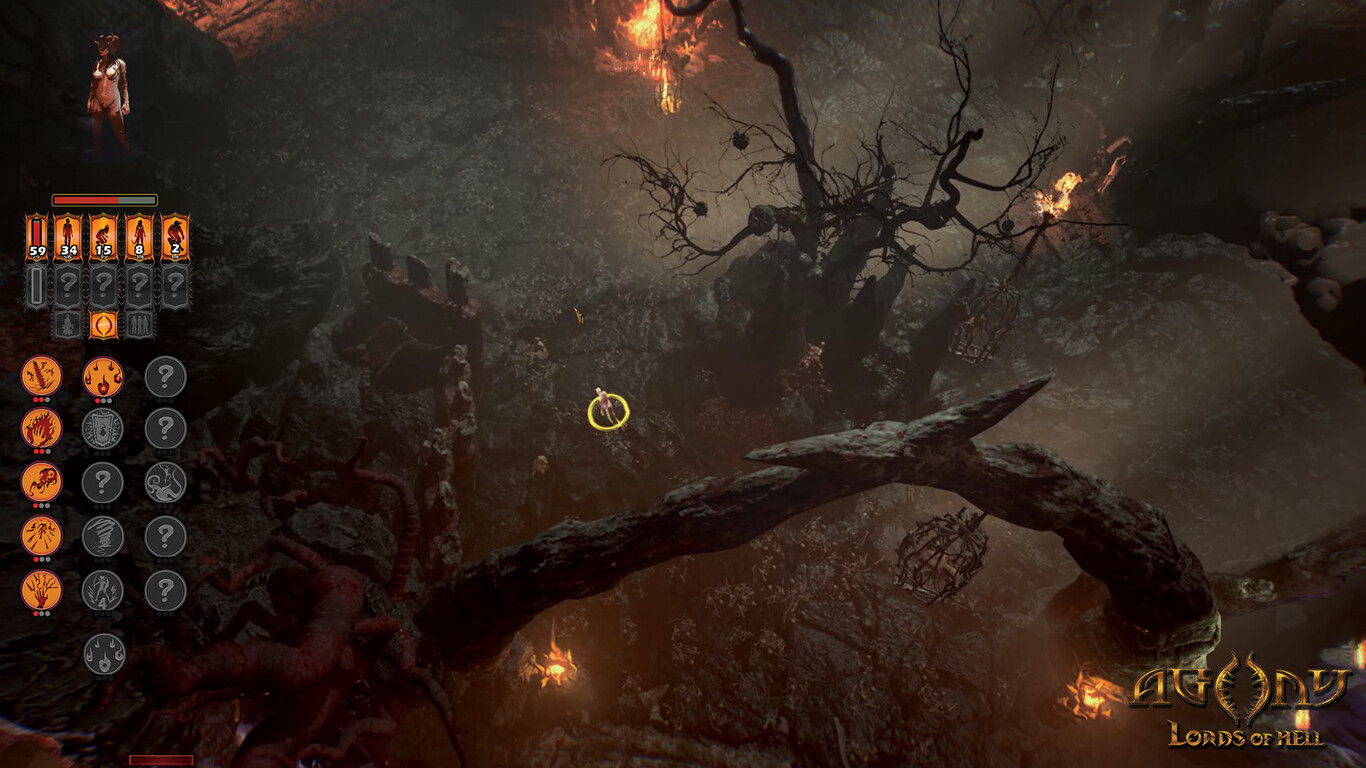The image size is (1366, 768).
Task: Click the health bar at the top left
Action: point(105,200)
